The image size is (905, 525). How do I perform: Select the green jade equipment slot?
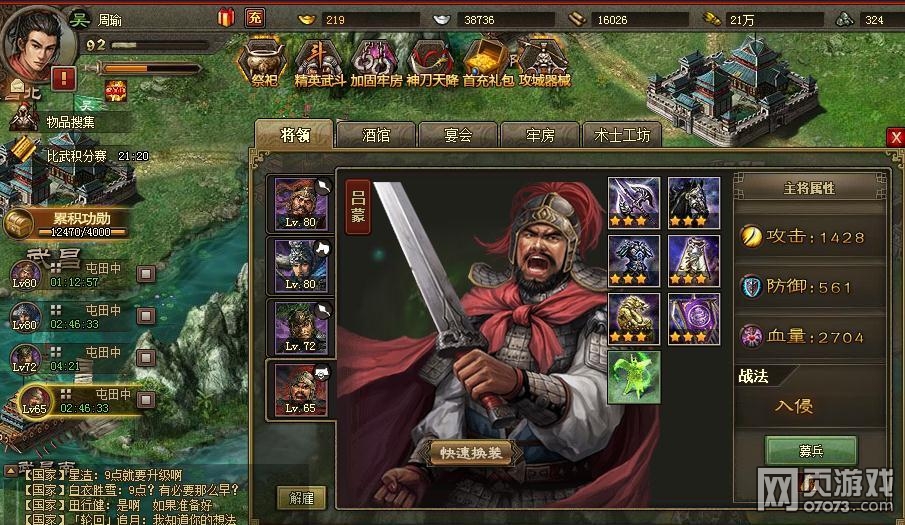click(x=633, y=378)
